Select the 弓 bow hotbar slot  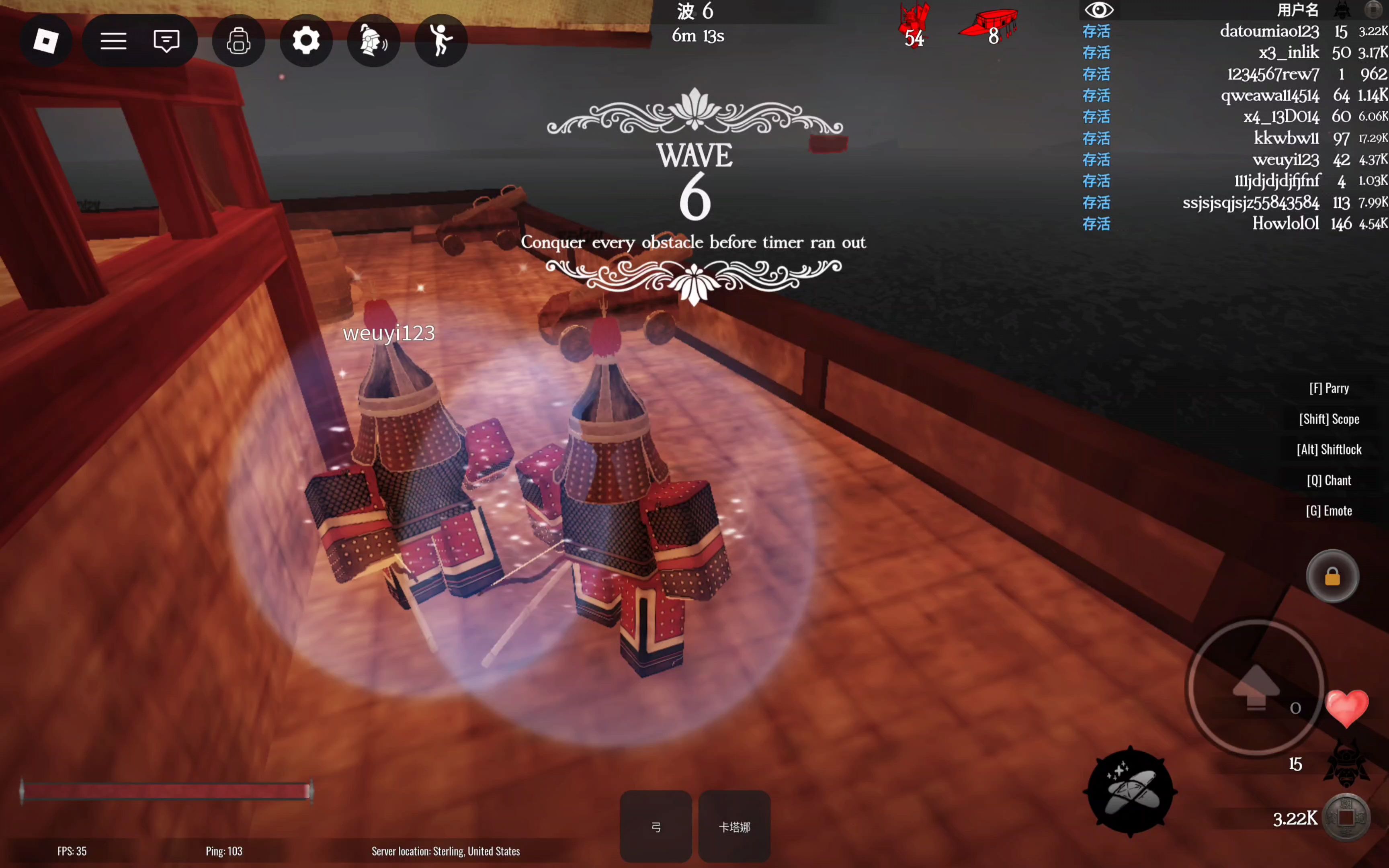tap(656, 826)
